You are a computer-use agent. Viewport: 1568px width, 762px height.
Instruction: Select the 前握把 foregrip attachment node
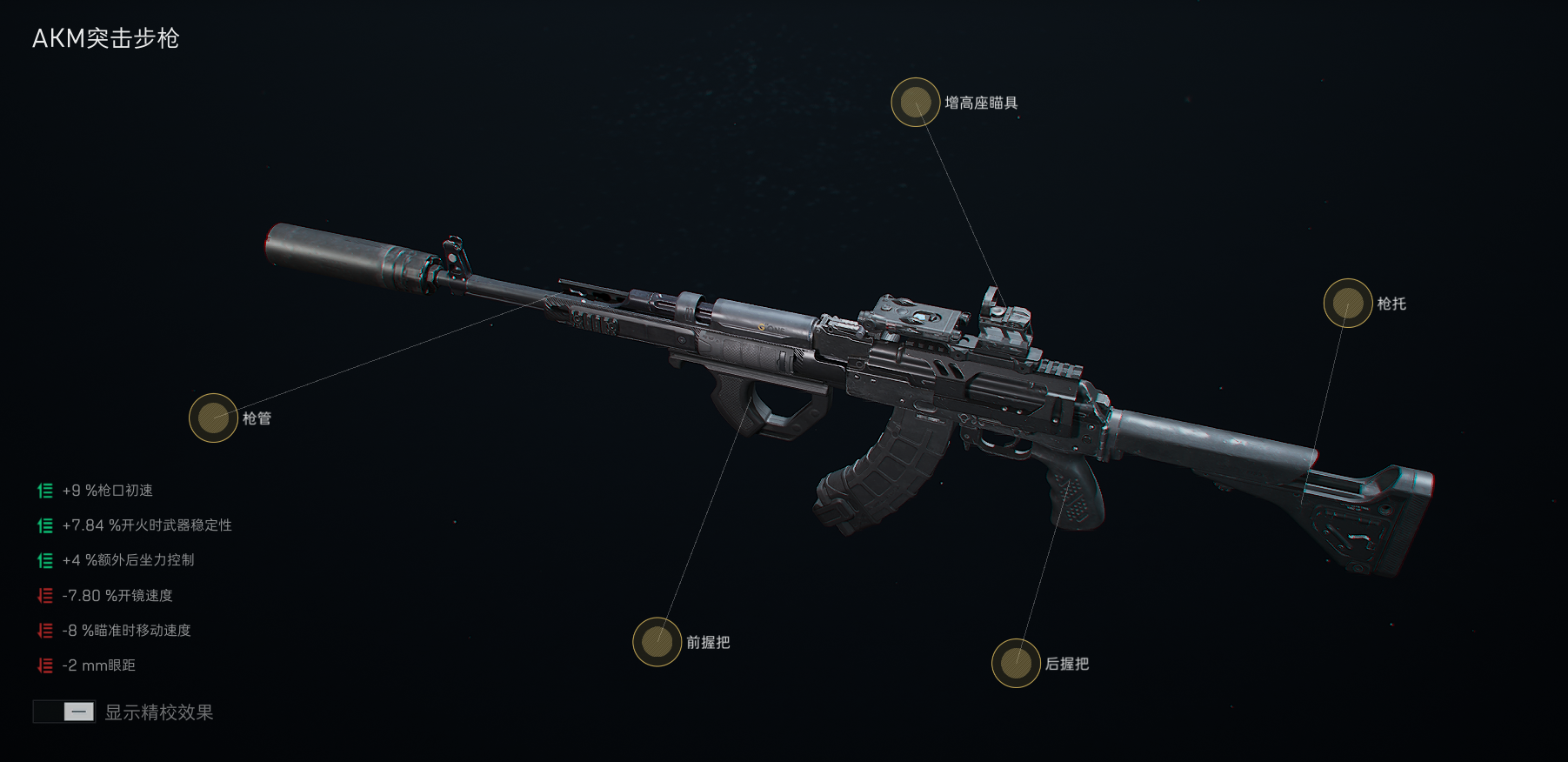coord(657,642)
